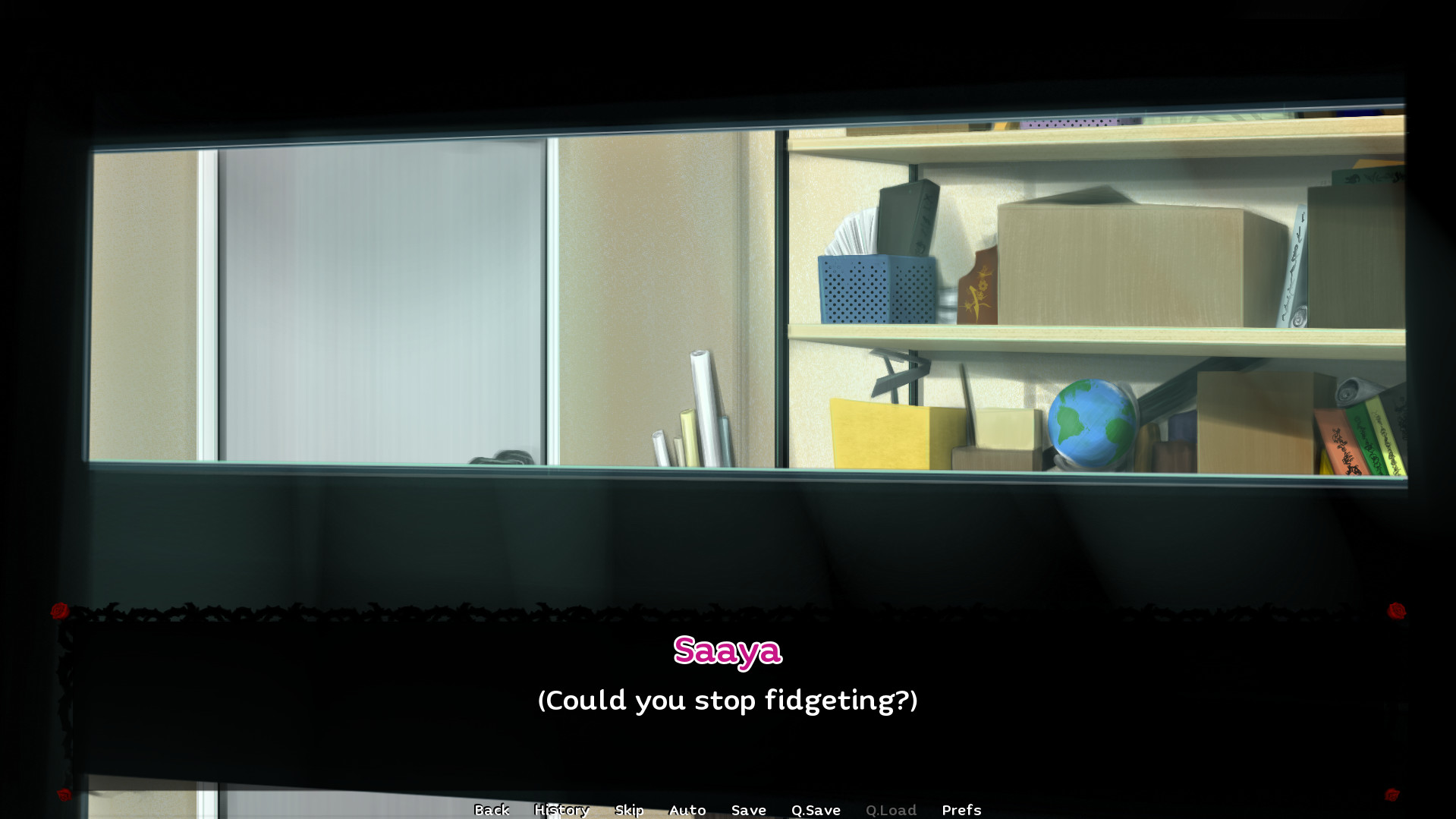The width and height of the screenshot is (1456, 819).
Task: Click Saaya's pink name label
Action: (728, 650)
